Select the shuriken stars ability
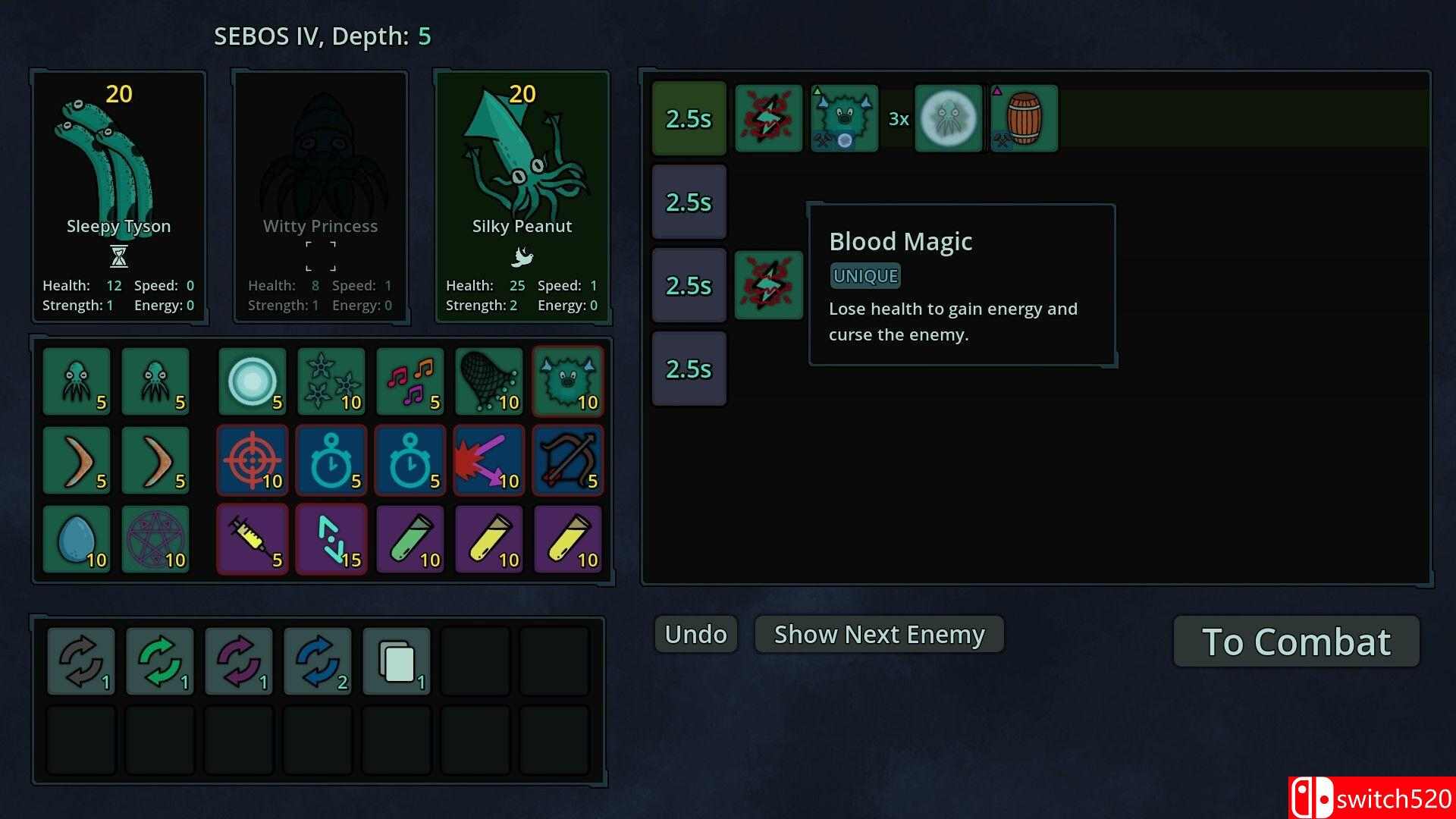The image size is (1456, 819). (x=331, y=381)
